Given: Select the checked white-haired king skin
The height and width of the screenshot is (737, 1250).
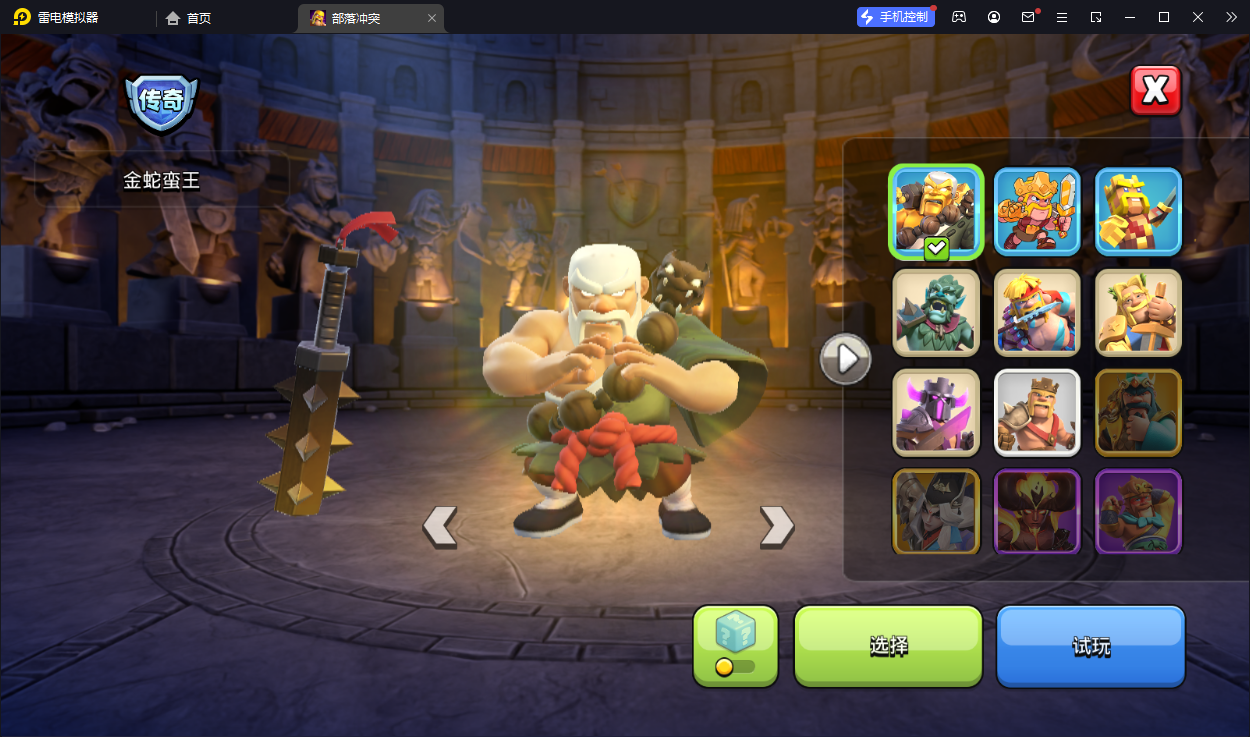Looking at the screenshot, I should click(936, 212).
